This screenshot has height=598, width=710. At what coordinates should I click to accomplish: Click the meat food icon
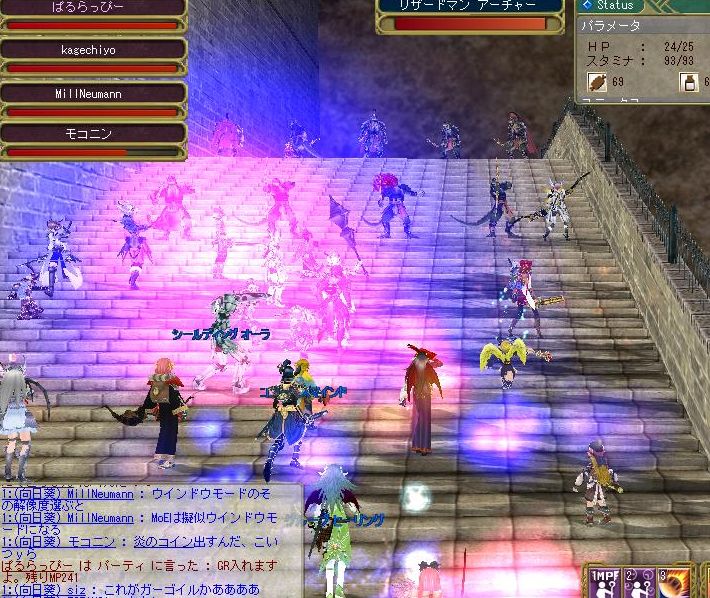click(x=597, y=81)
